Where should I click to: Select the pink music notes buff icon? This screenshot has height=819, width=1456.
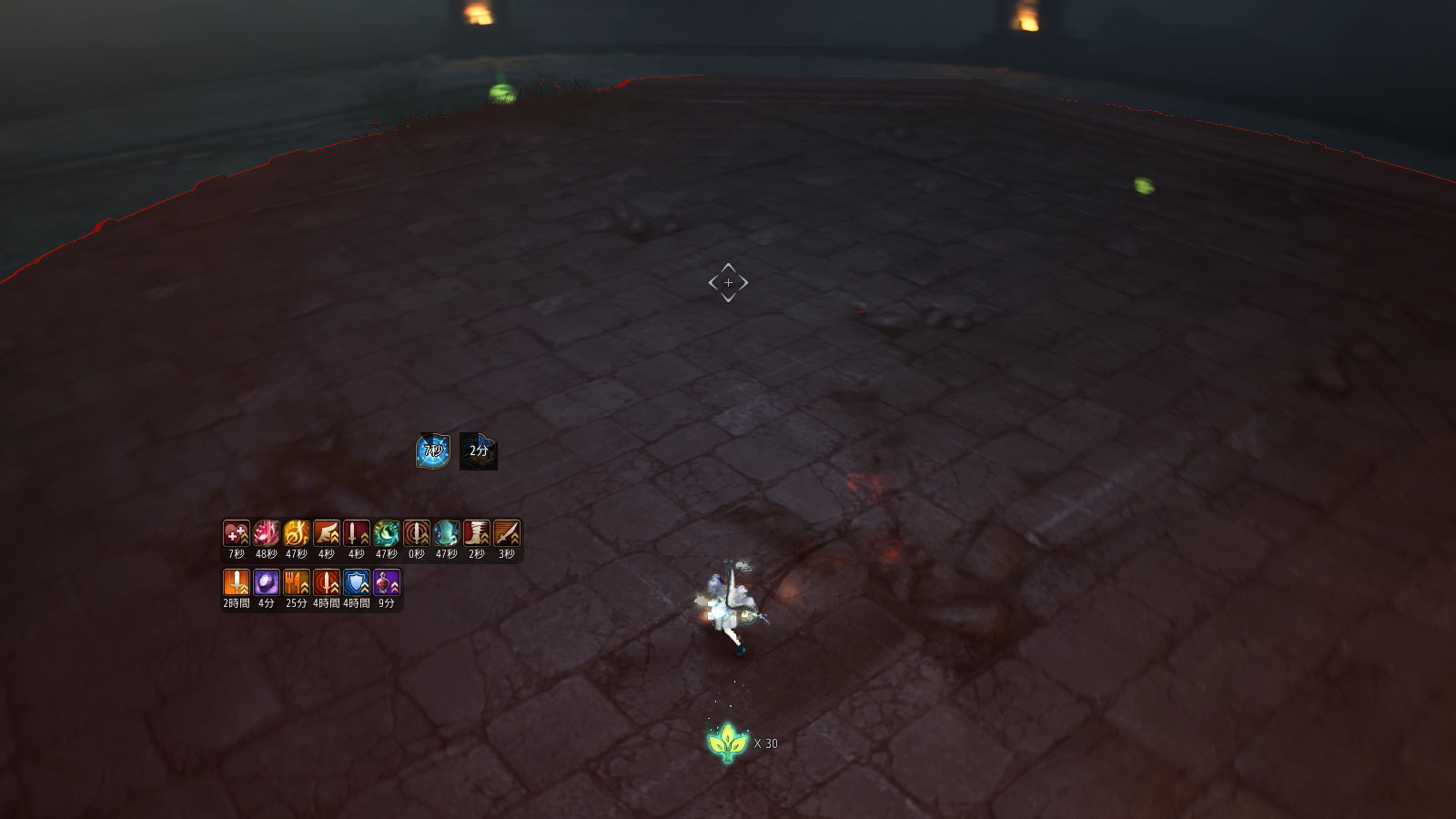pos(267,533)
